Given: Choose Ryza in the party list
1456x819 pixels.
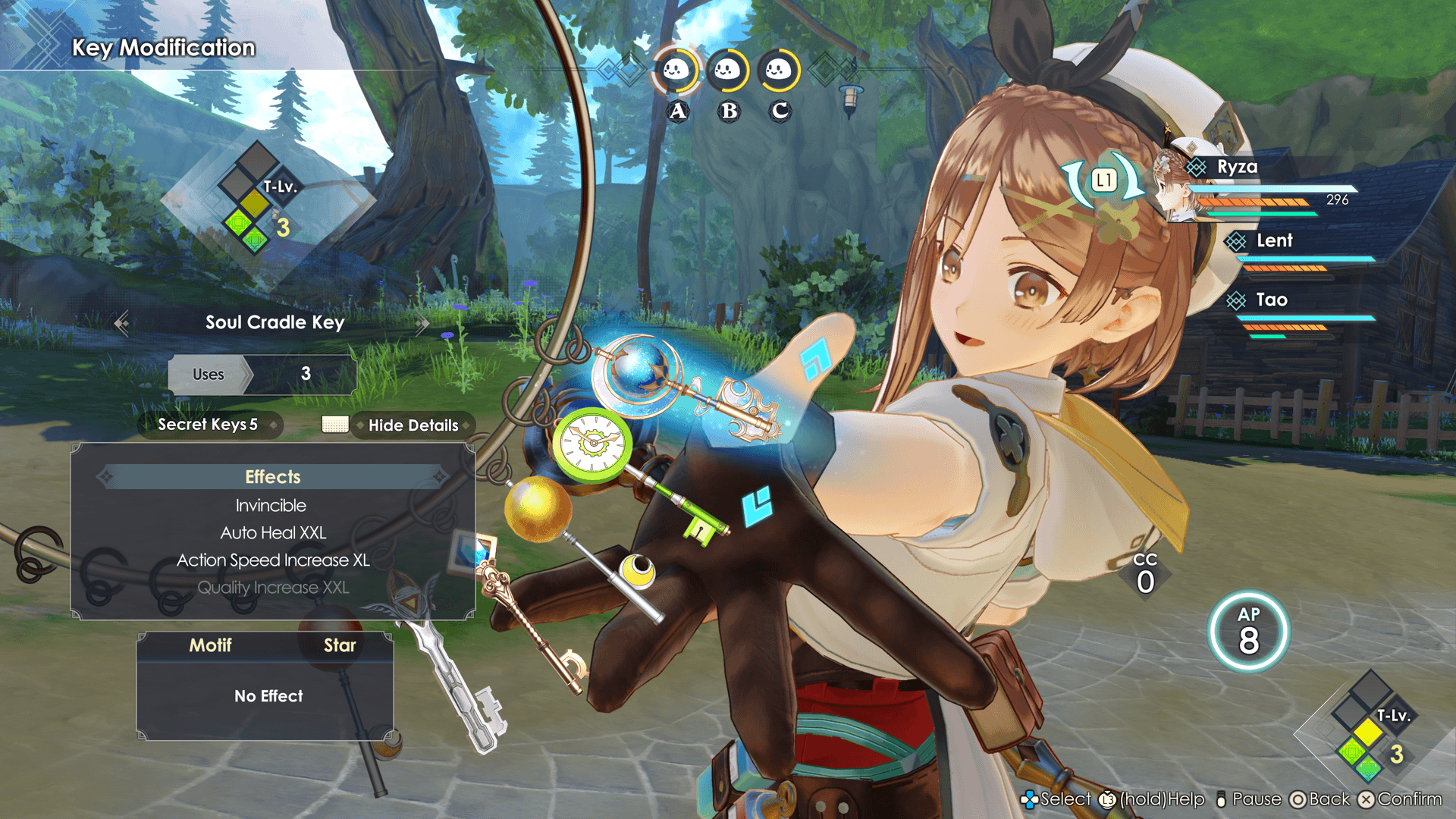Looking at the screenshot, I should [x=1237, y=168].
